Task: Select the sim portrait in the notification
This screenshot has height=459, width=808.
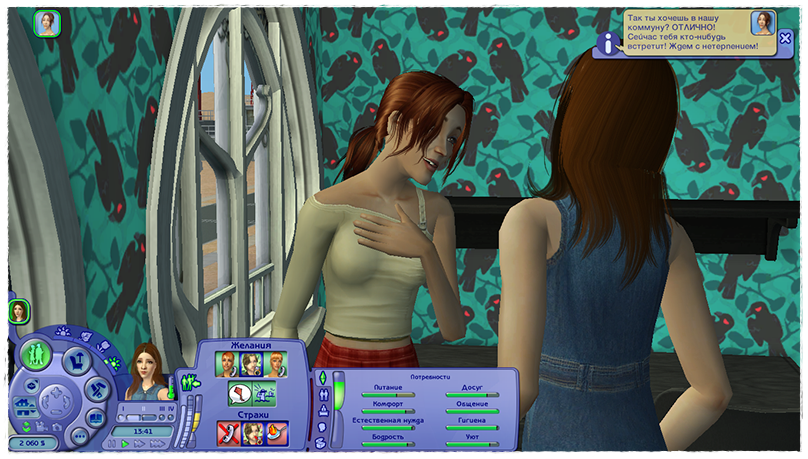Action: tap(763, 23)
